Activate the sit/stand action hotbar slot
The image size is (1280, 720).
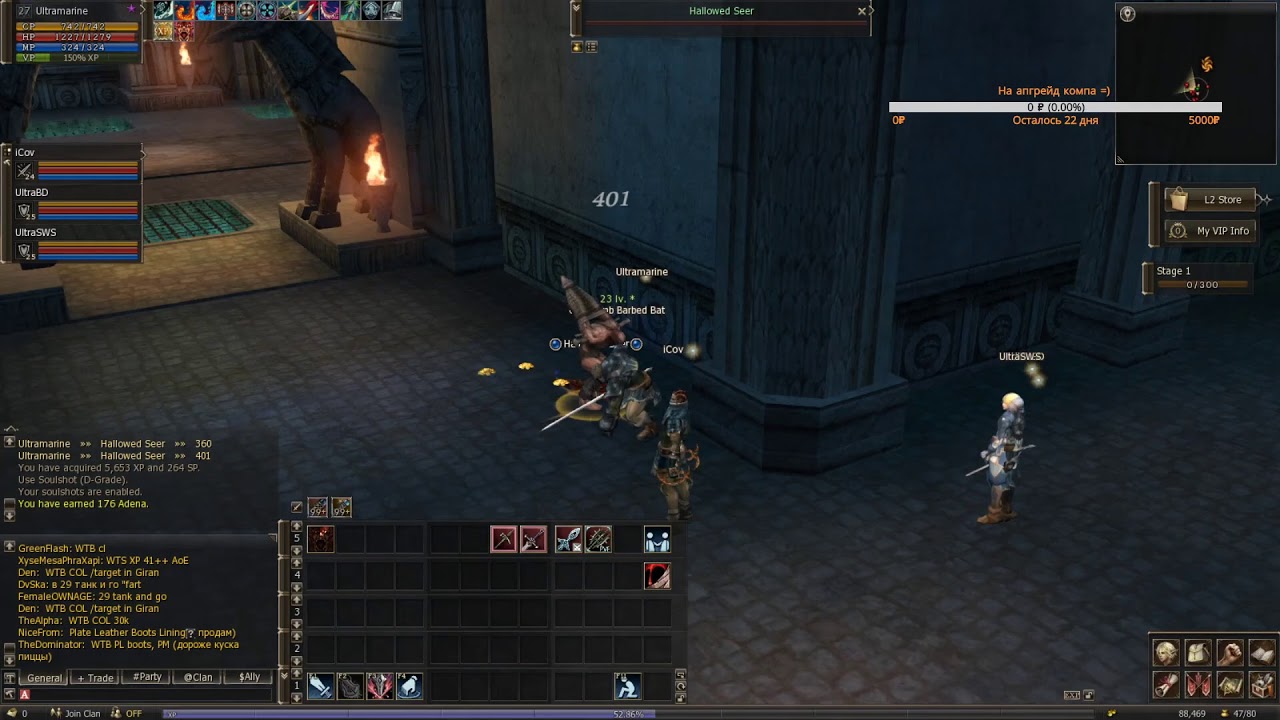click(x=627, y=687)
